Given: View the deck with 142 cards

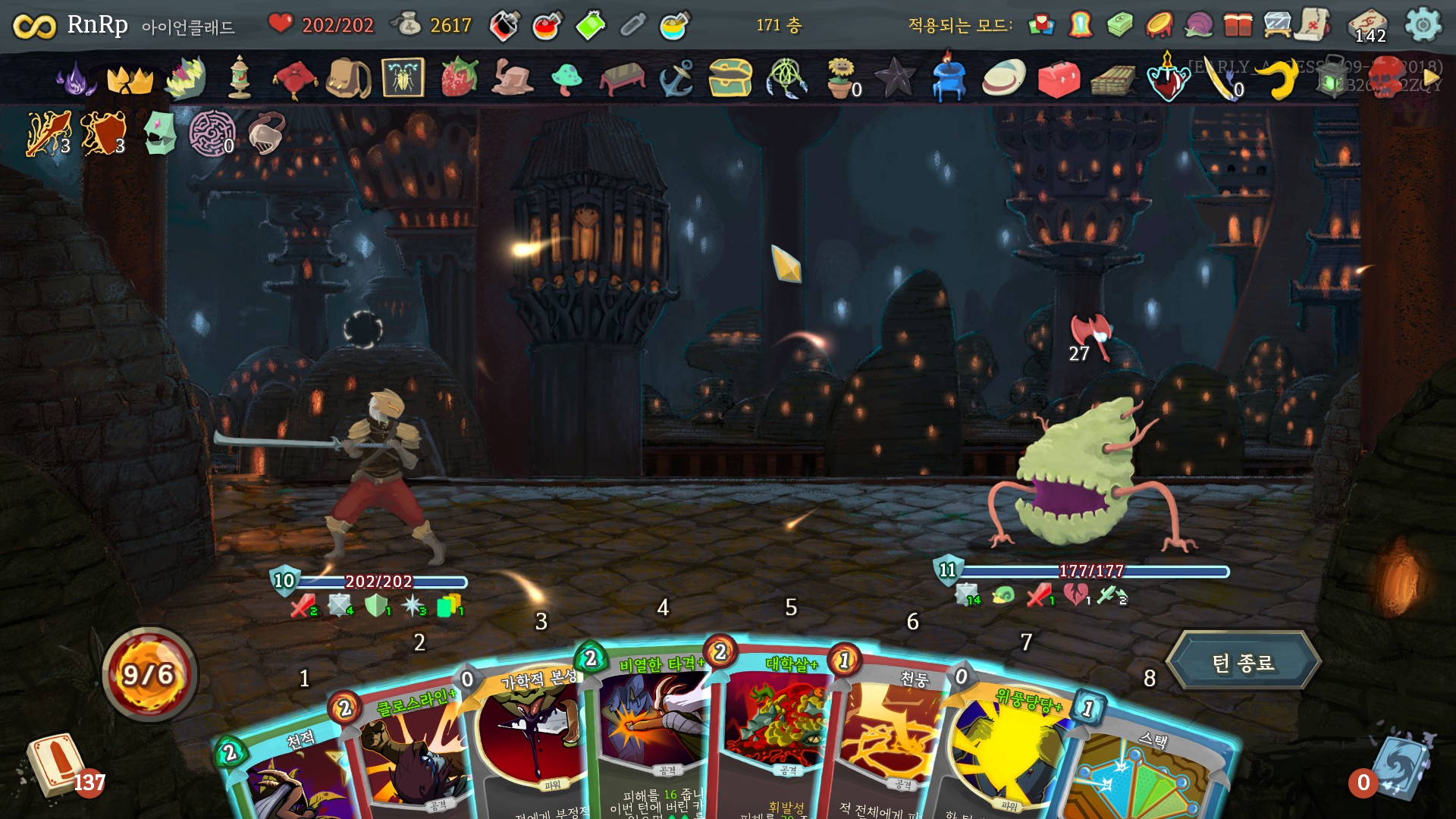Looking at the screenshot, I should pos(1369,27).
